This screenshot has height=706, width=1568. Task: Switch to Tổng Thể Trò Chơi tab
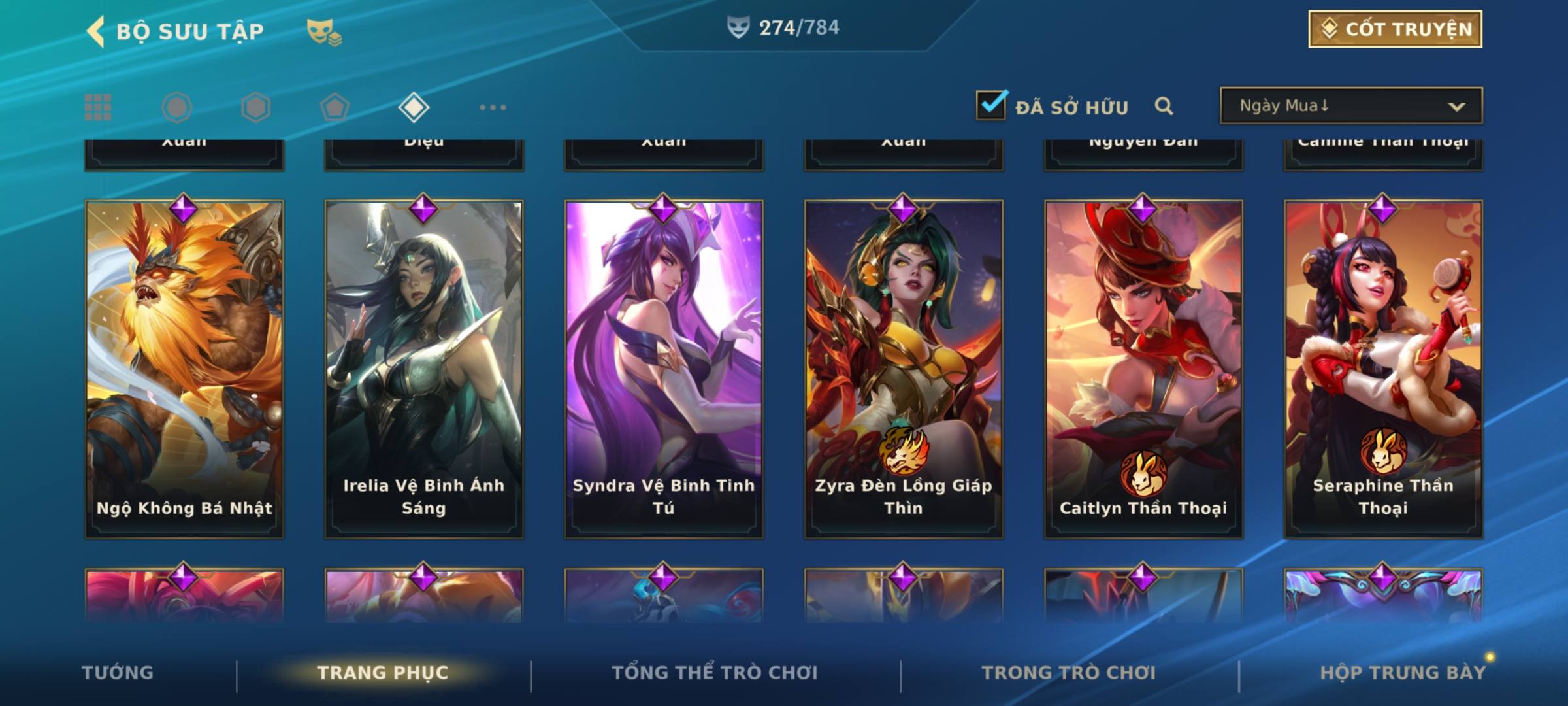[715, 673]
